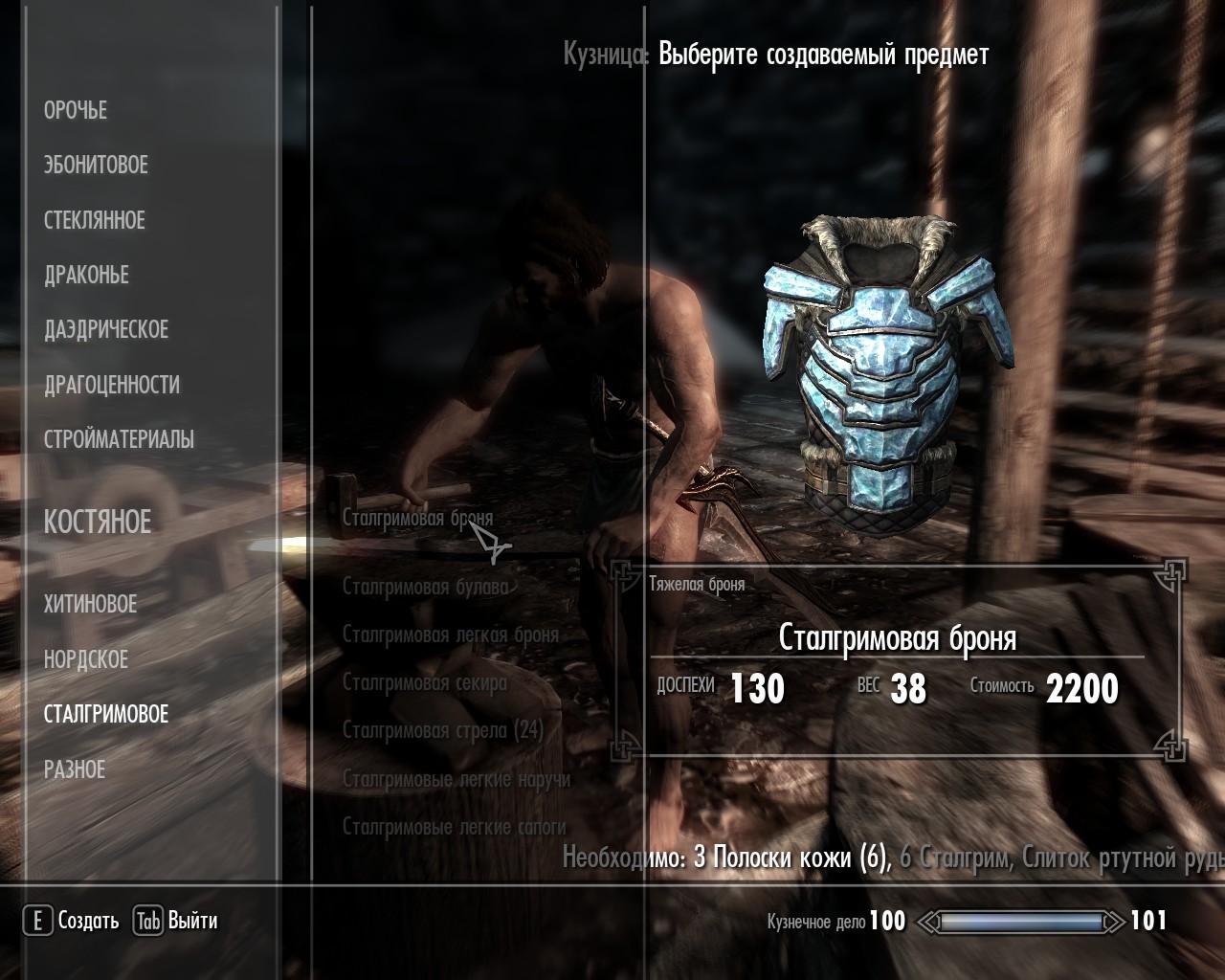Select Сталгримовая легкая броня
The height and width of the screenshot is (980, 1225).
[x=450, y=635]
